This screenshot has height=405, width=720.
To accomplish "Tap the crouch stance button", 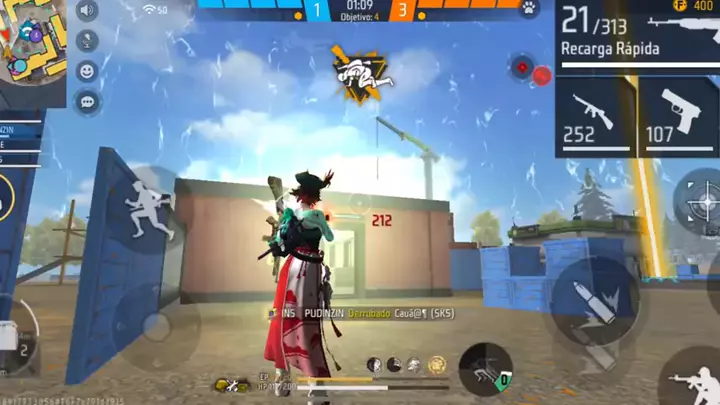I will (x=486, y=369).
